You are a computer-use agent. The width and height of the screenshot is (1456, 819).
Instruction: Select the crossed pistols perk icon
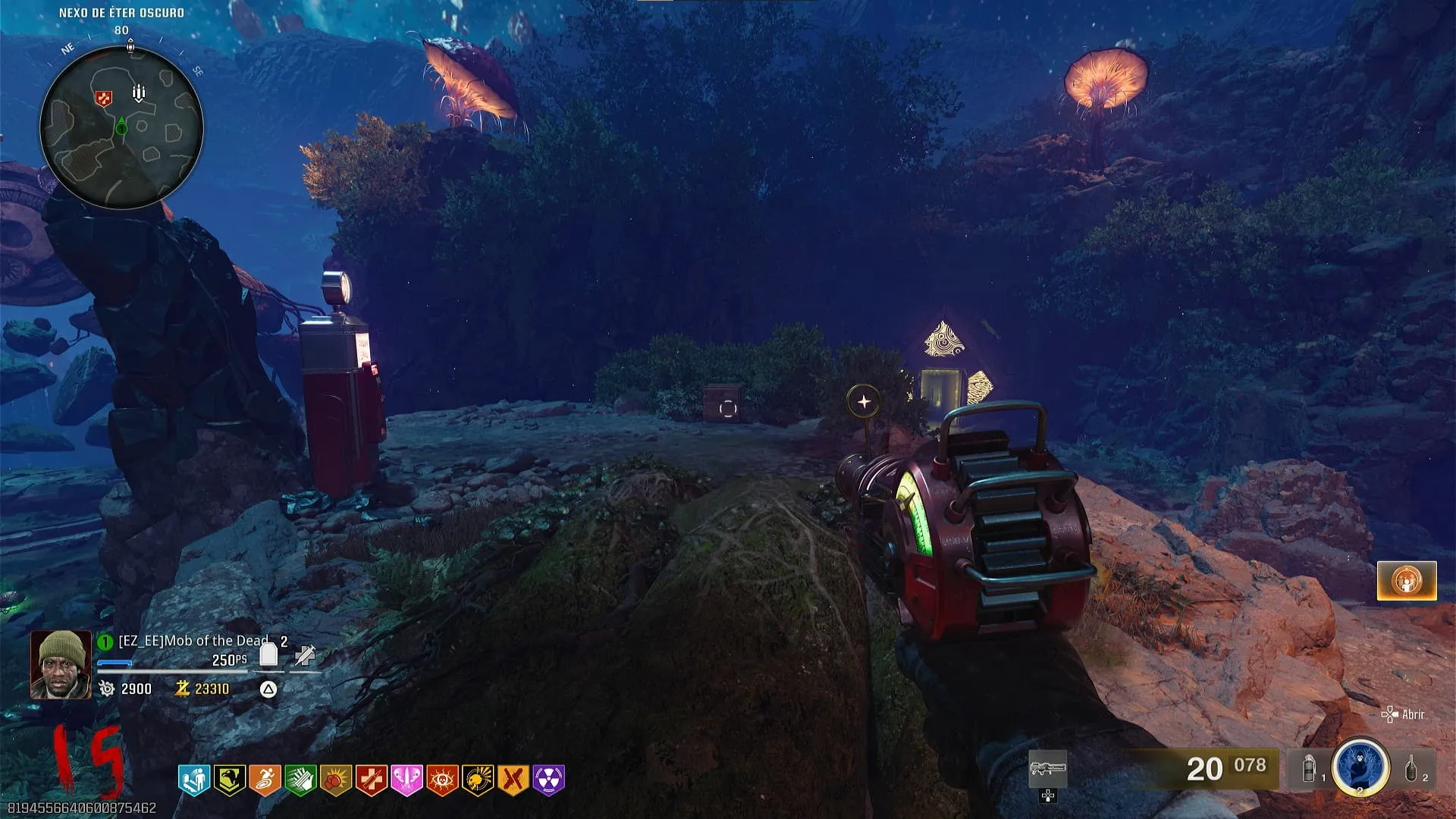pyautogui.click(x=513, y=780)
